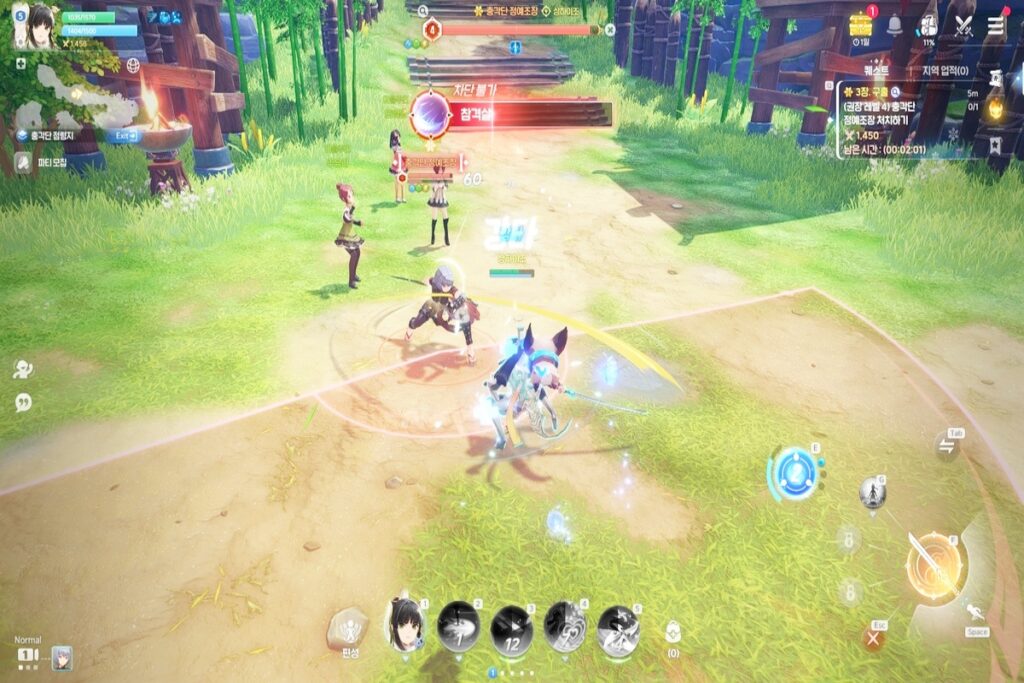1024x683 pixels.
Task: Activate the blue glowing orb skill
Action: [x=795, y=472]
